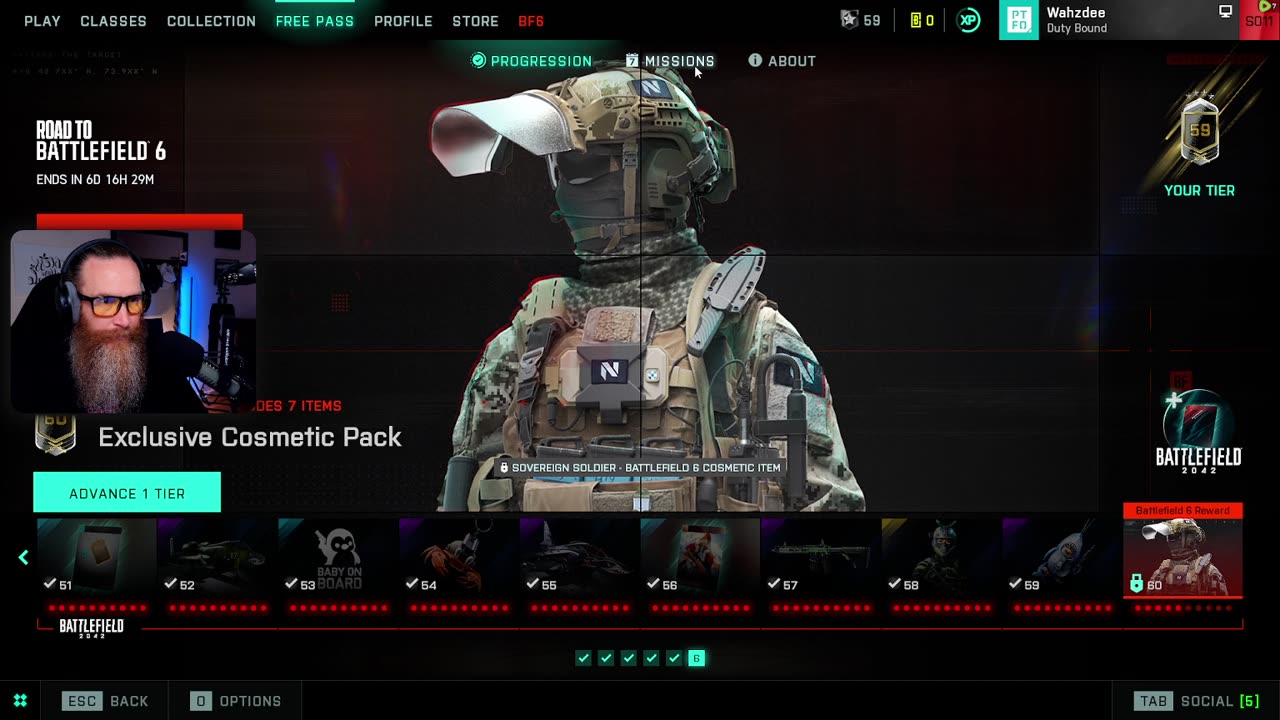Select the Free Pass menu tab

[x=314, y=21]
